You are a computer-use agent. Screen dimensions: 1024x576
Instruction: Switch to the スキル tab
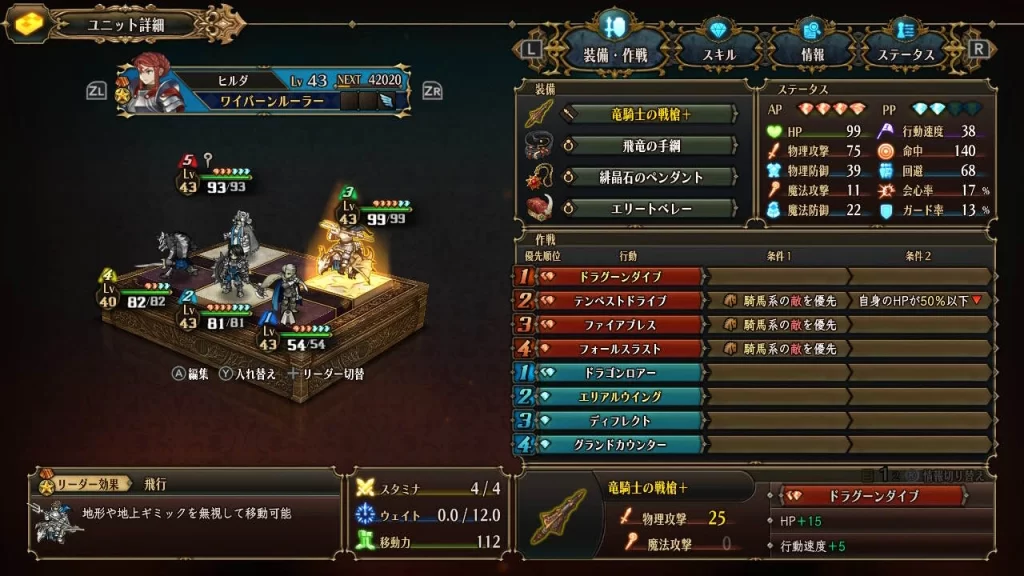pos(720,51)
